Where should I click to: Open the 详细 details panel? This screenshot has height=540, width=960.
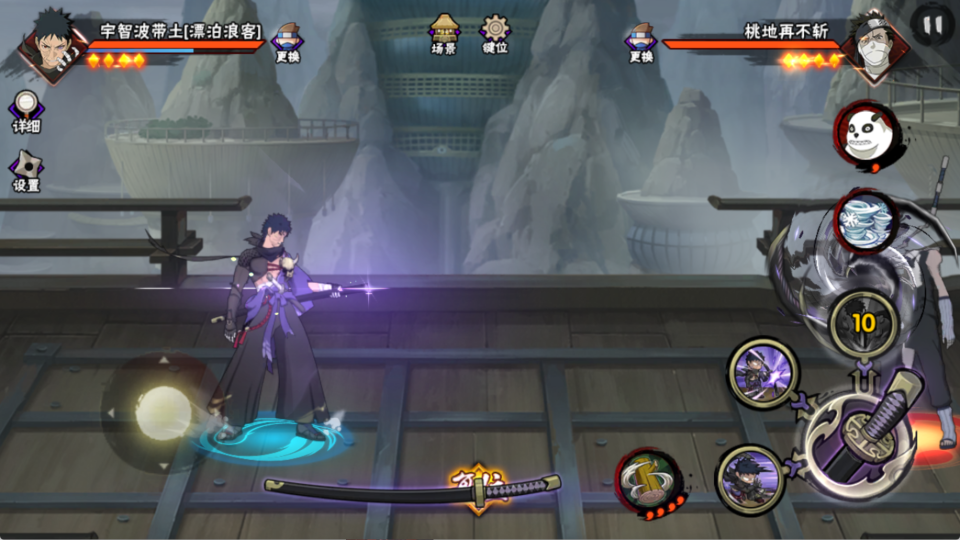tap(26, 111)
